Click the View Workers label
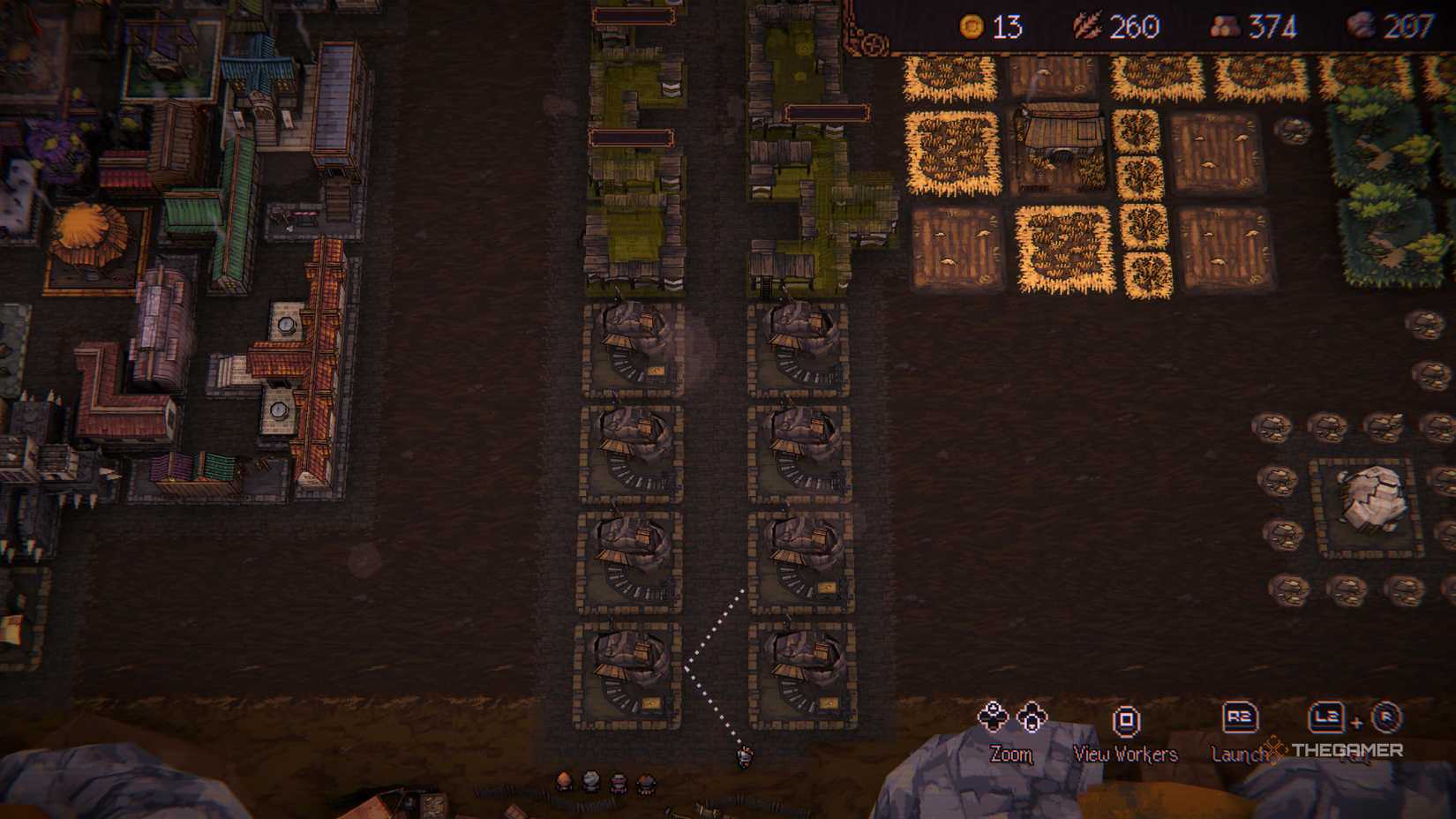This screenshot has width=1456, height=819. [1124, 755]
